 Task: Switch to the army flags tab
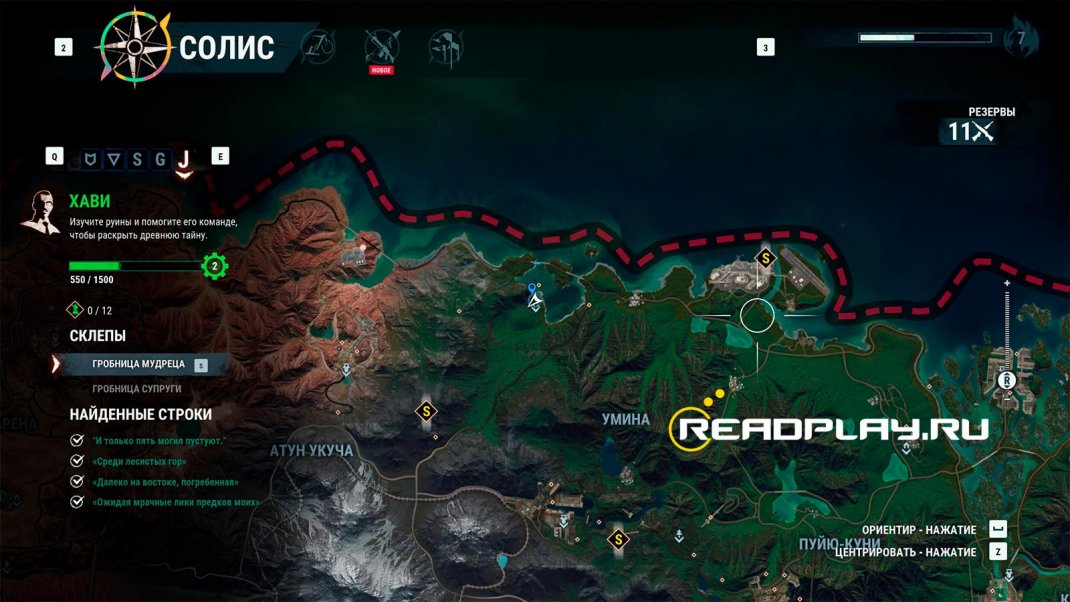tap(444, 46)
